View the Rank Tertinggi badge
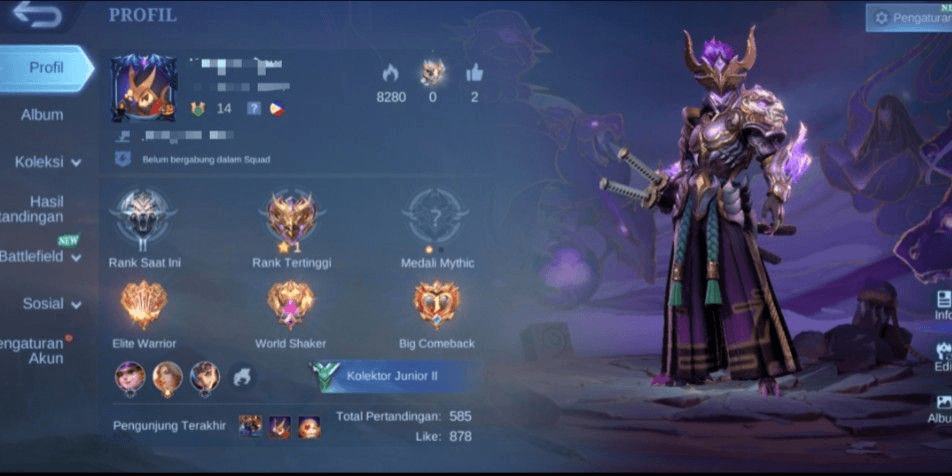 click(291, 218)
